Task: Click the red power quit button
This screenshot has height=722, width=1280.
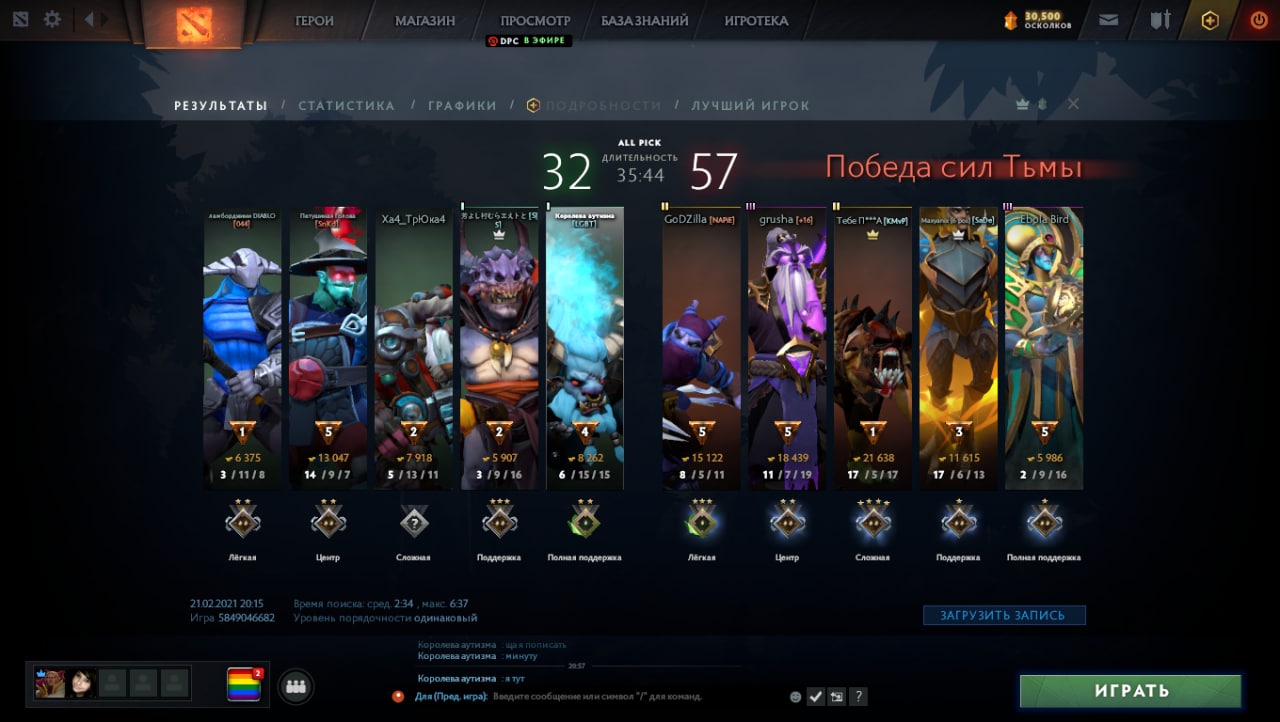Action: coord(1258,19)
